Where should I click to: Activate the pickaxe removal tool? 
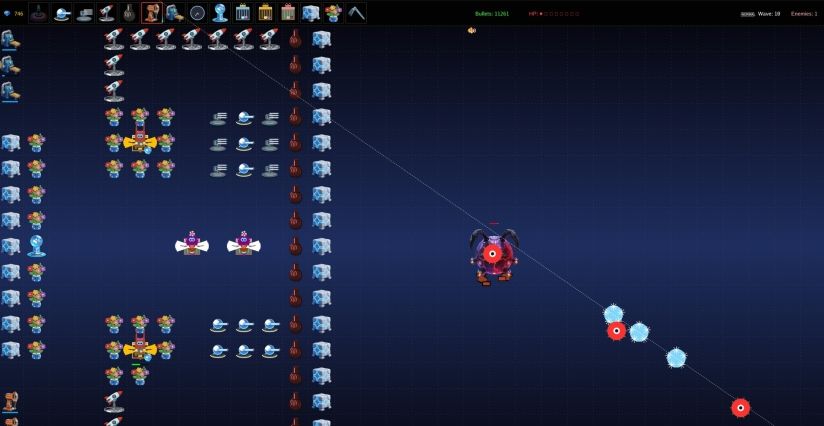356,13
